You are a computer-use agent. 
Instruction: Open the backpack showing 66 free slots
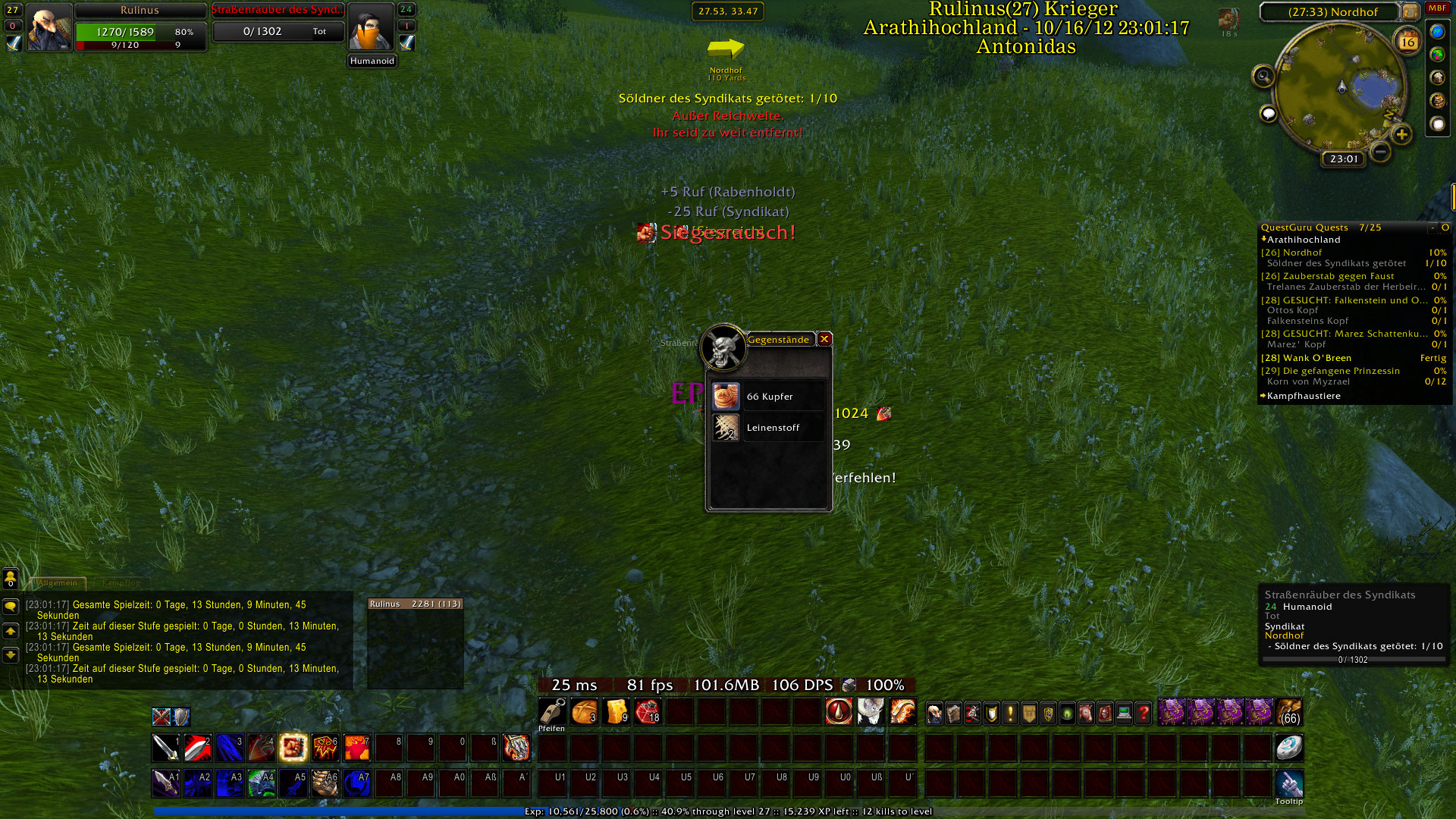coord(1288,712)
